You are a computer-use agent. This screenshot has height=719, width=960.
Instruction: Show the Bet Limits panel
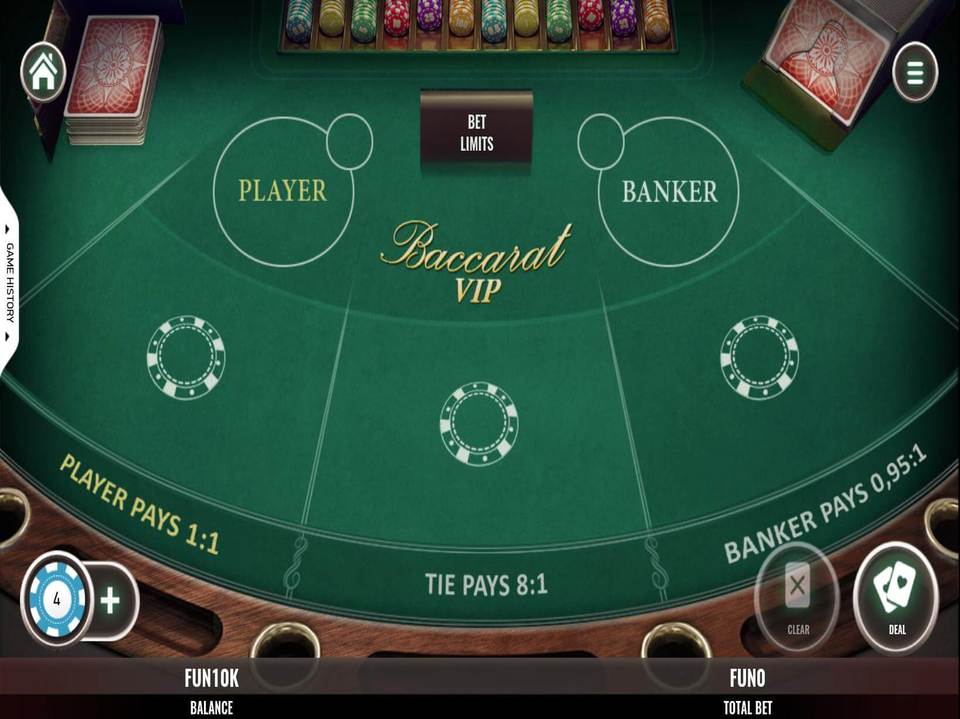click(476, 131)
